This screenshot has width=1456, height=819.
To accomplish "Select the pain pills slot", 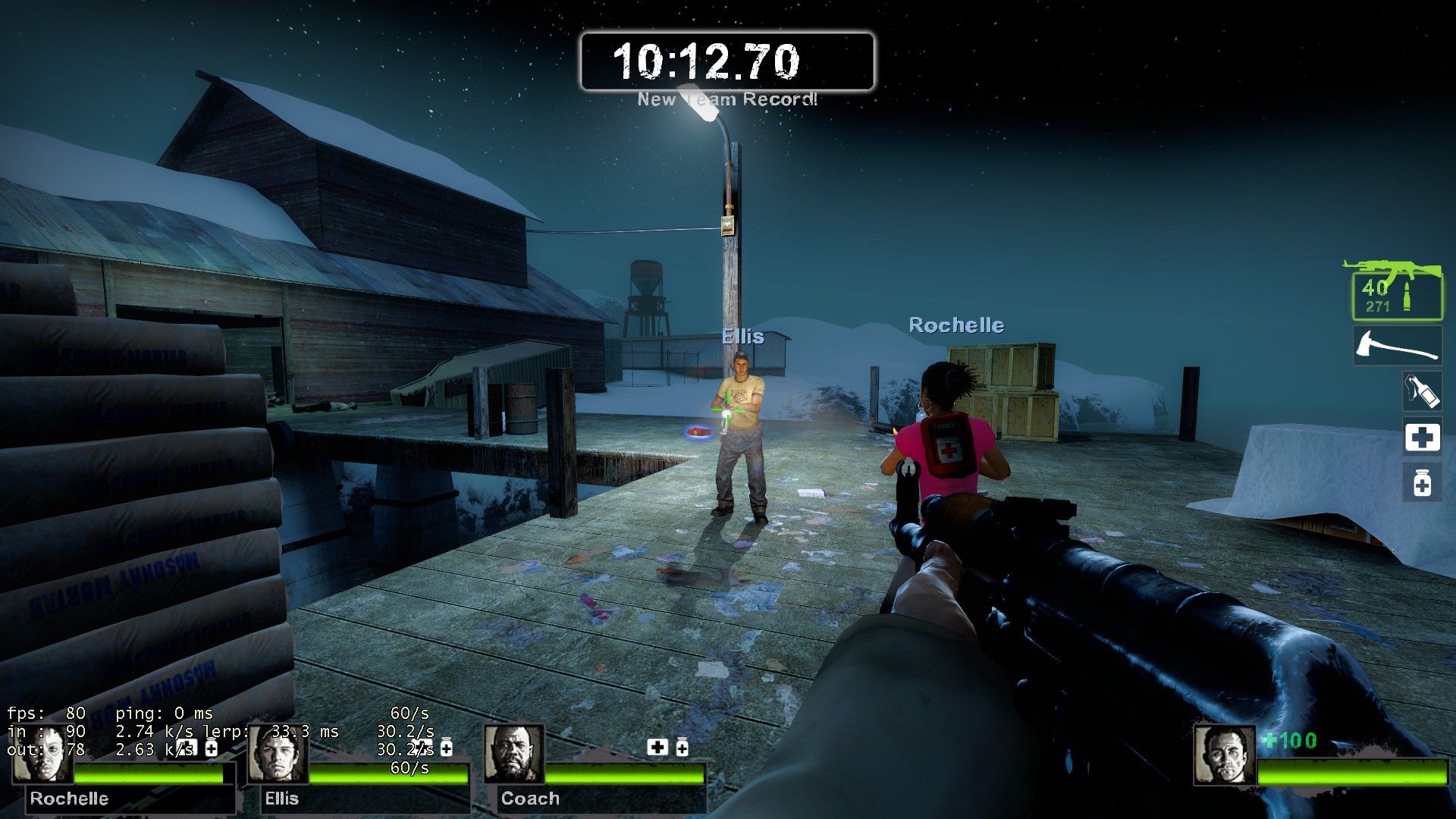I will pos(1421,483).
